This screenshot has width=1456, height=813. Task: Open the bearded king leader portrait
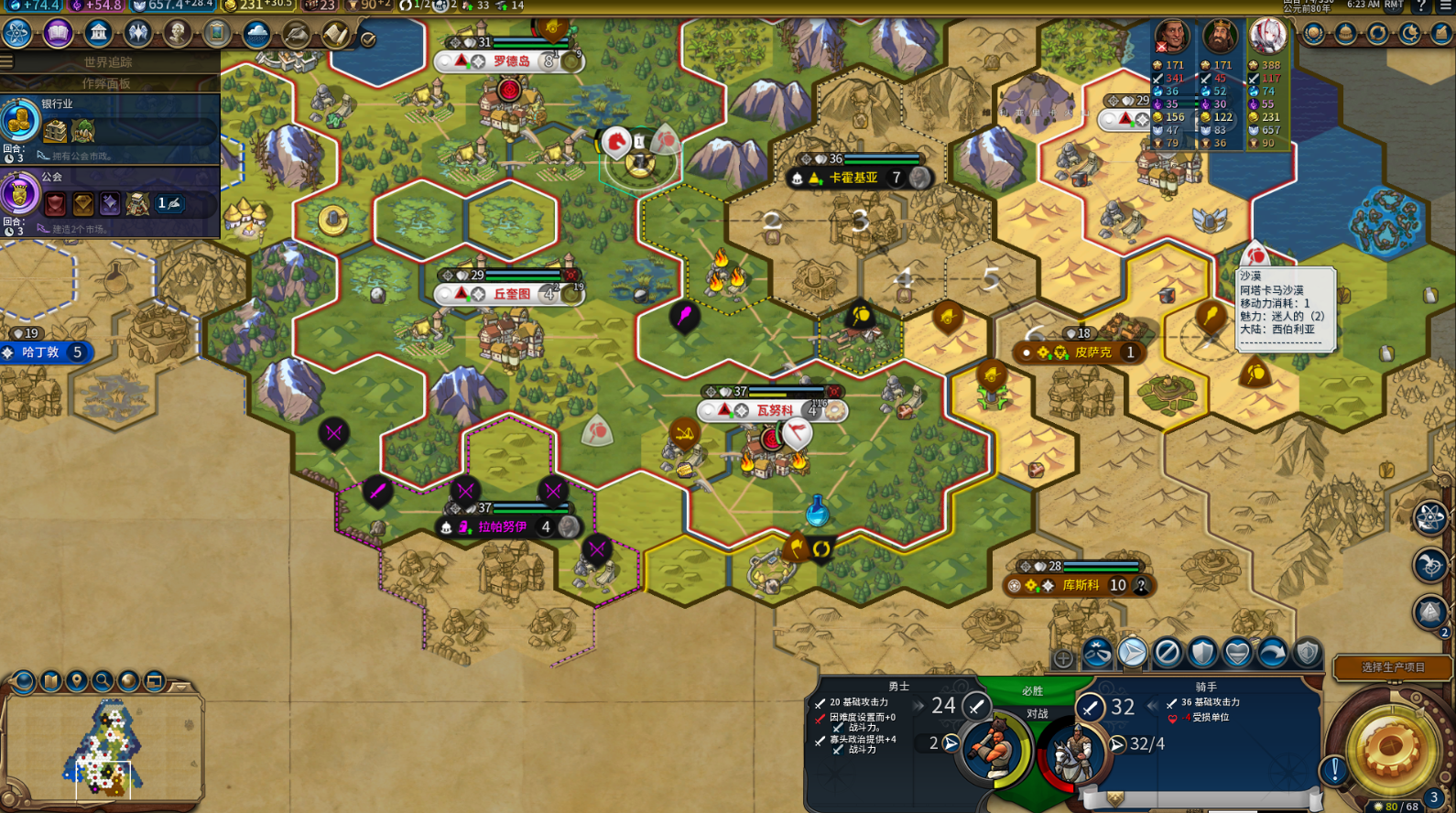pos(1219,38)
